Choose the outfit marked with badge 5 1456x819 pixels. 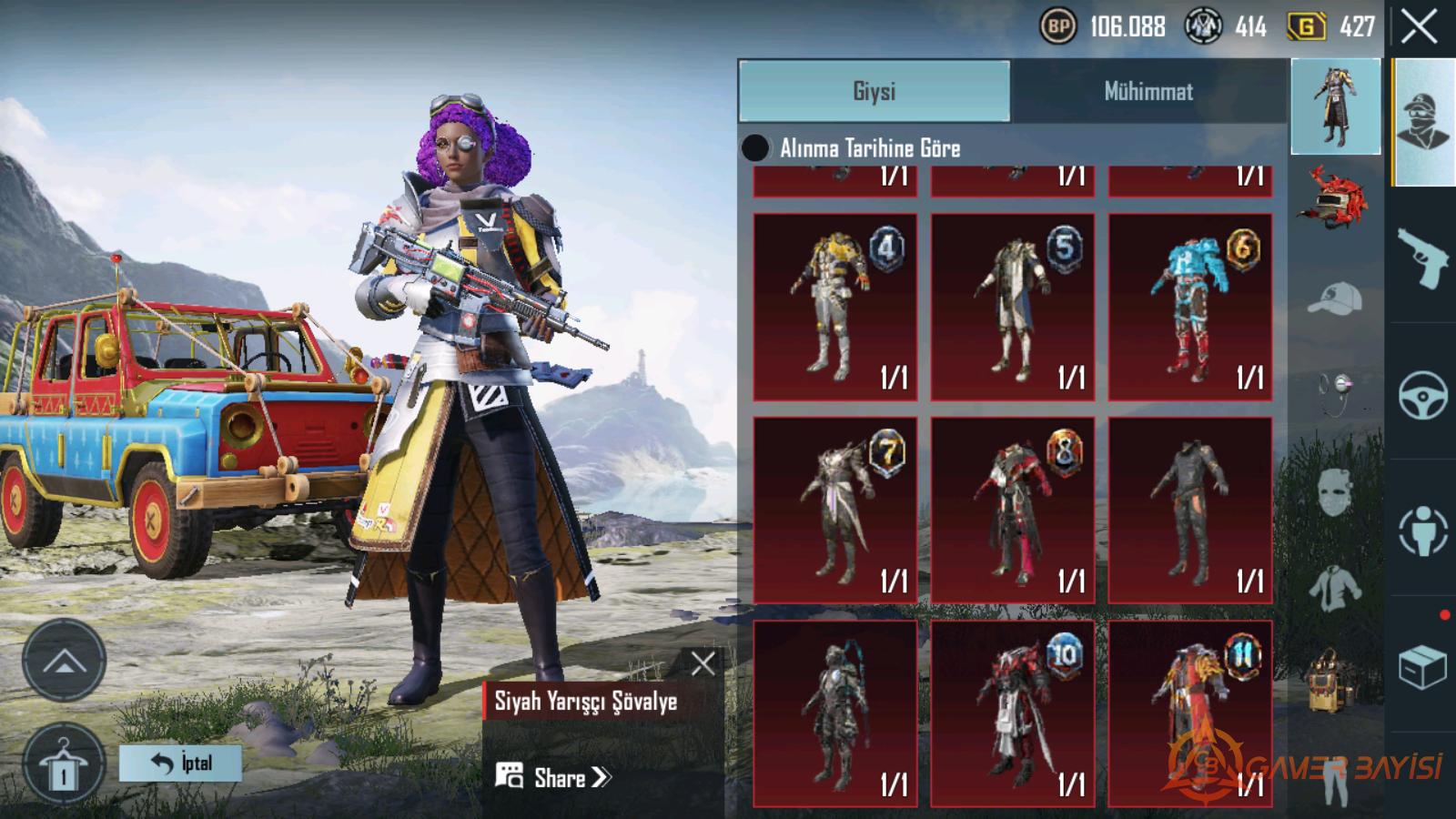tap(1012, 308)
